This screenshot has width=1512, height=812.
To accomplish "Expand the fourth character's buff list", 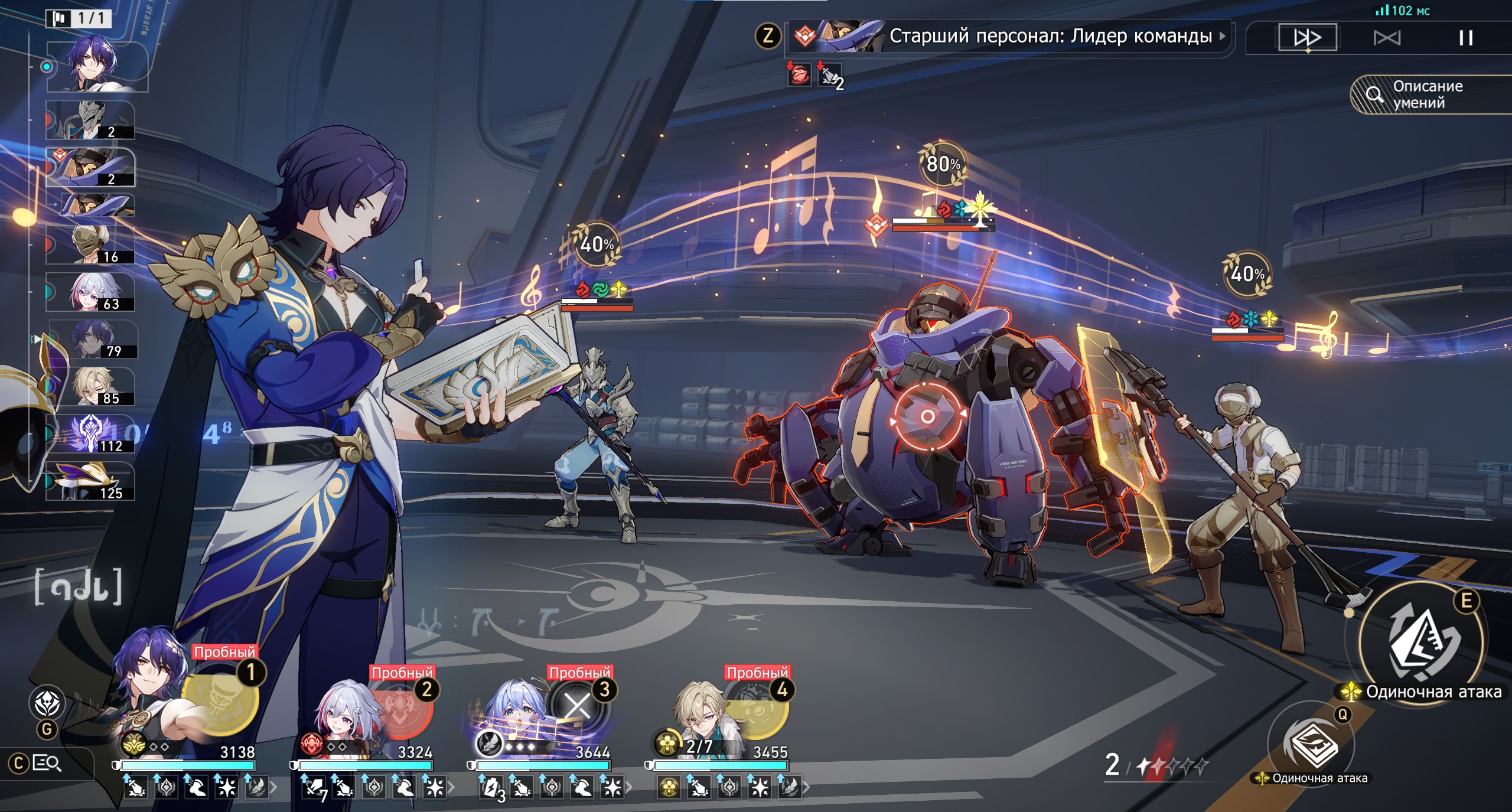I will pos(806,787).
